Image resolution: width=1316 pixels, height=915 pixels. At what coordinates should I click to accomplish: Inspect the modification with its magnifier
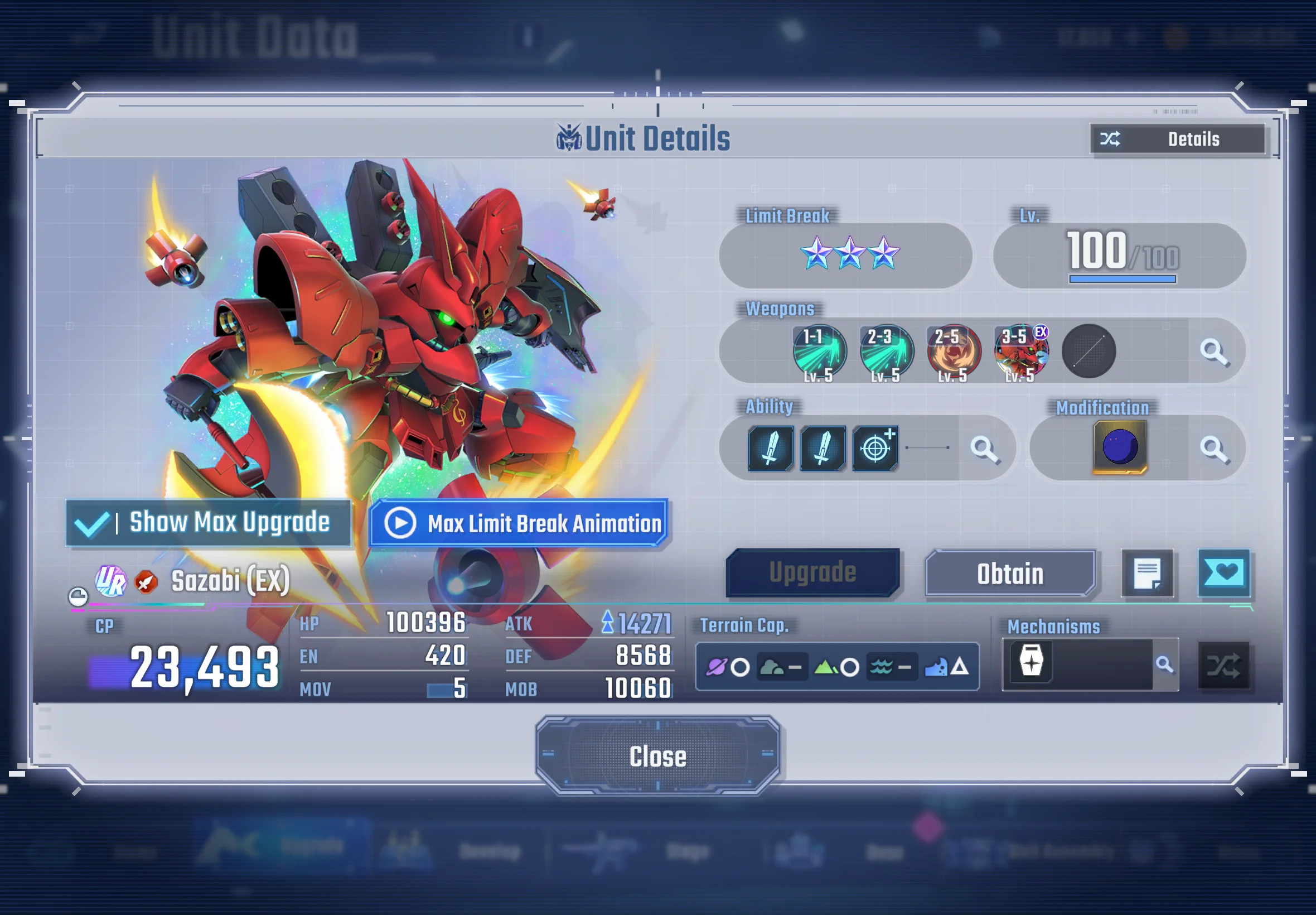pyautogui.click(x=1214, y=449)
